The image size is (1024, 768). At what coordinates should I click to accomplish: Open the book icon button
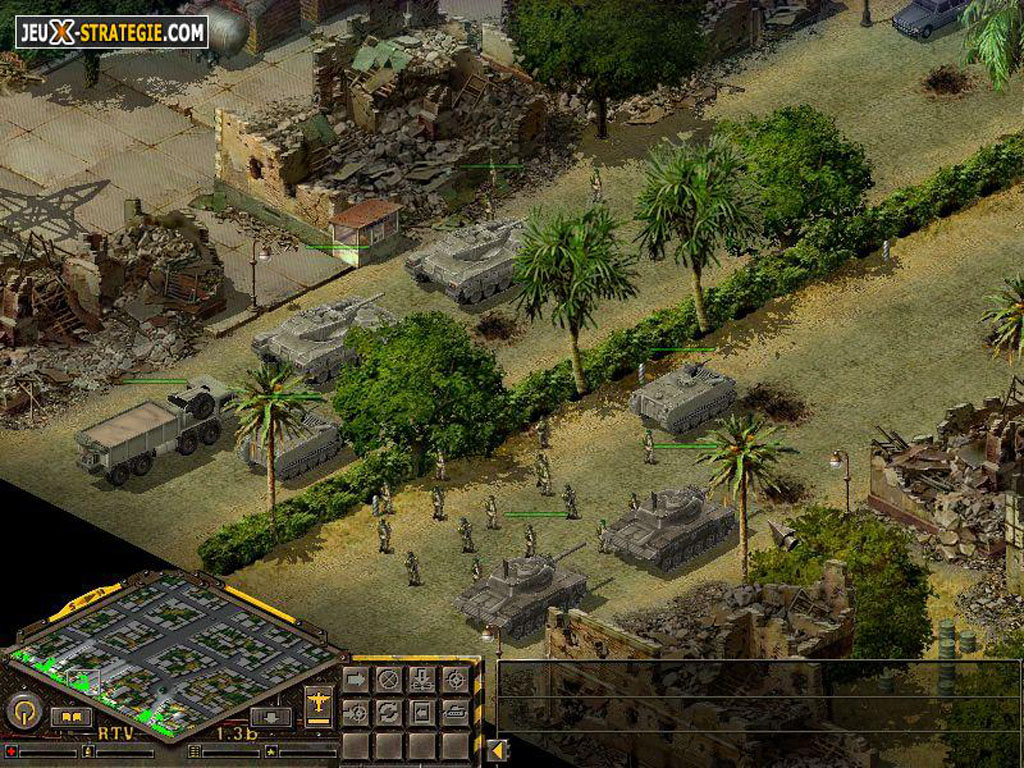[71, 716]
